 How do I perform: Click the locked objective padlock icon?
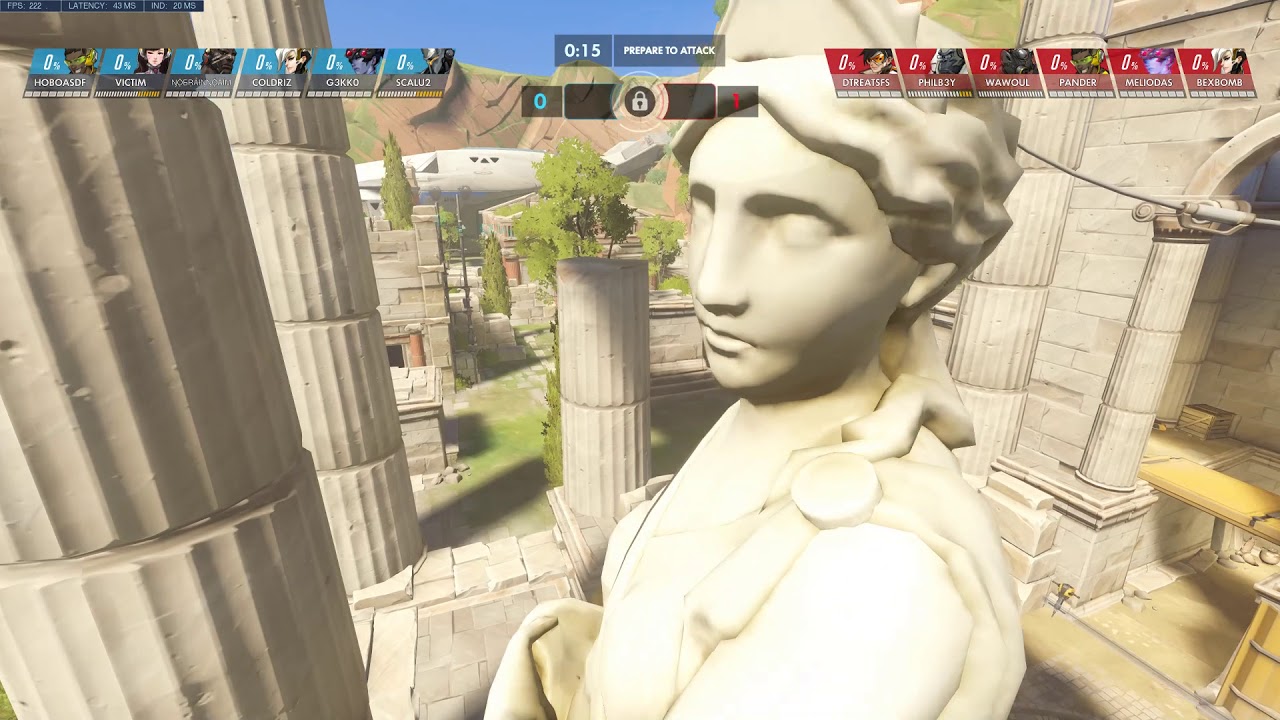coord(639,101)
